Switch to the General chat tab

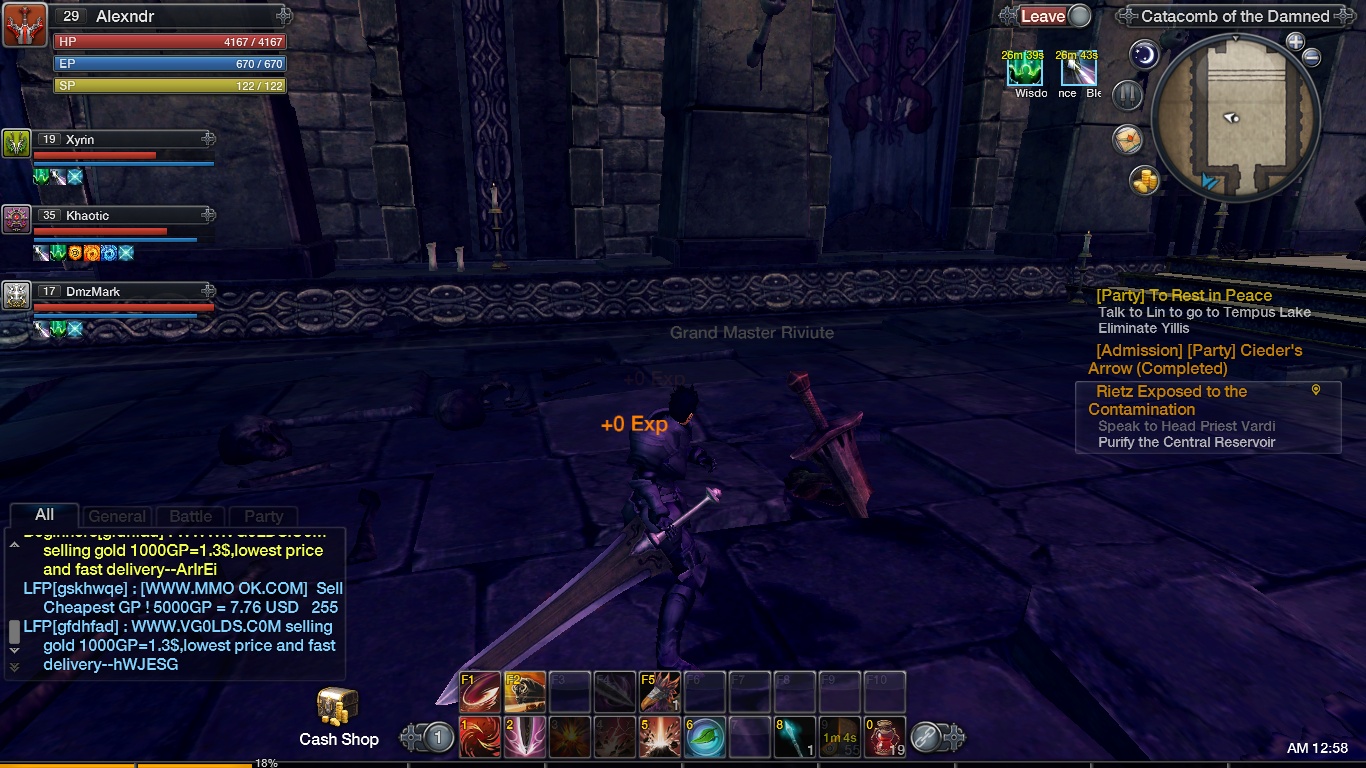click(x=117, y=516)
